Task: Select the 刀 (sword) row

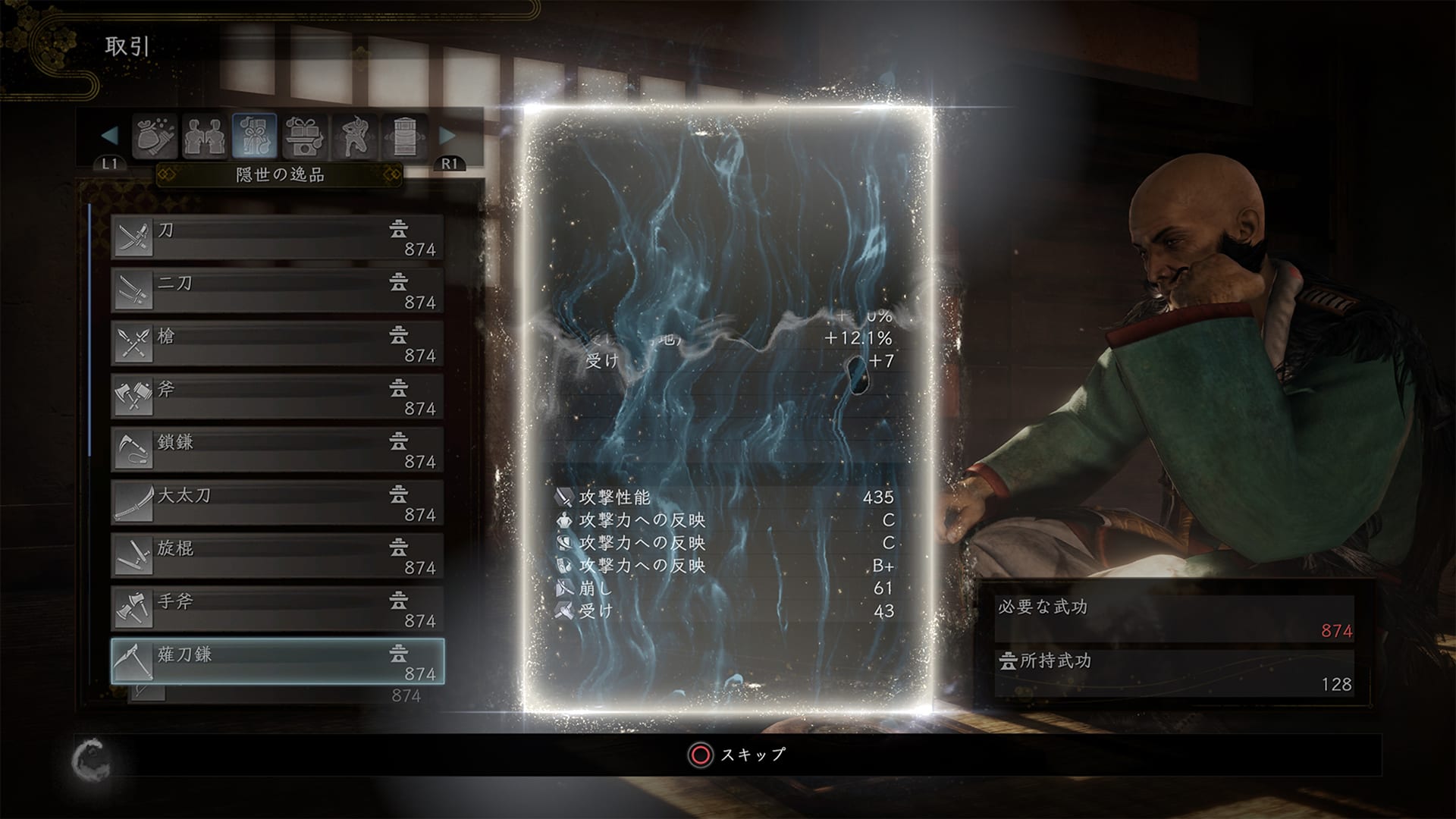Action: (x=278, y=237)
